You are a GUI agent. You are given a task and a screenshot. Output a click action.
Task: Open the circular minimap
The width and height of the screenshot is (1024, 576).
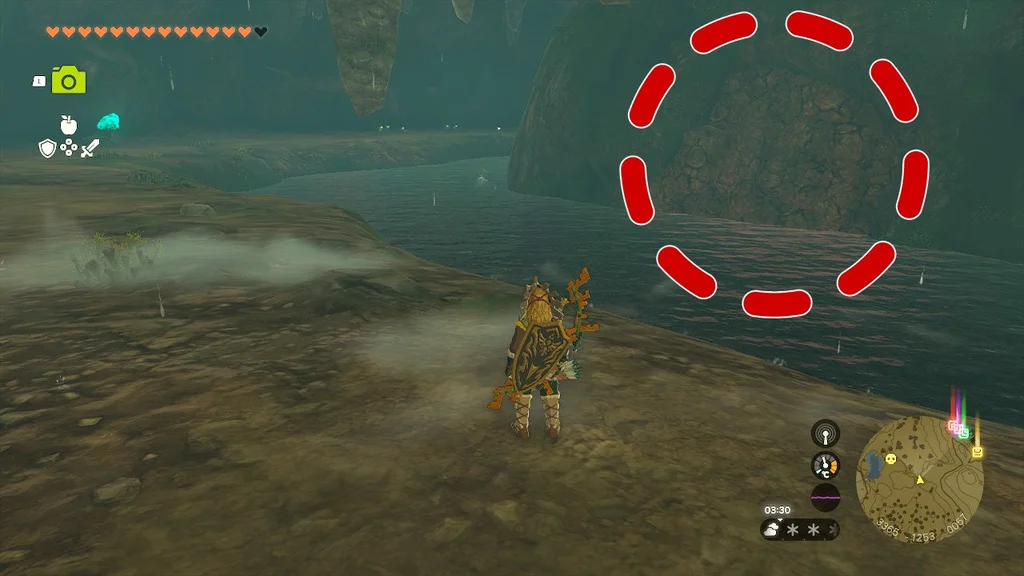(x=920, y=479)
